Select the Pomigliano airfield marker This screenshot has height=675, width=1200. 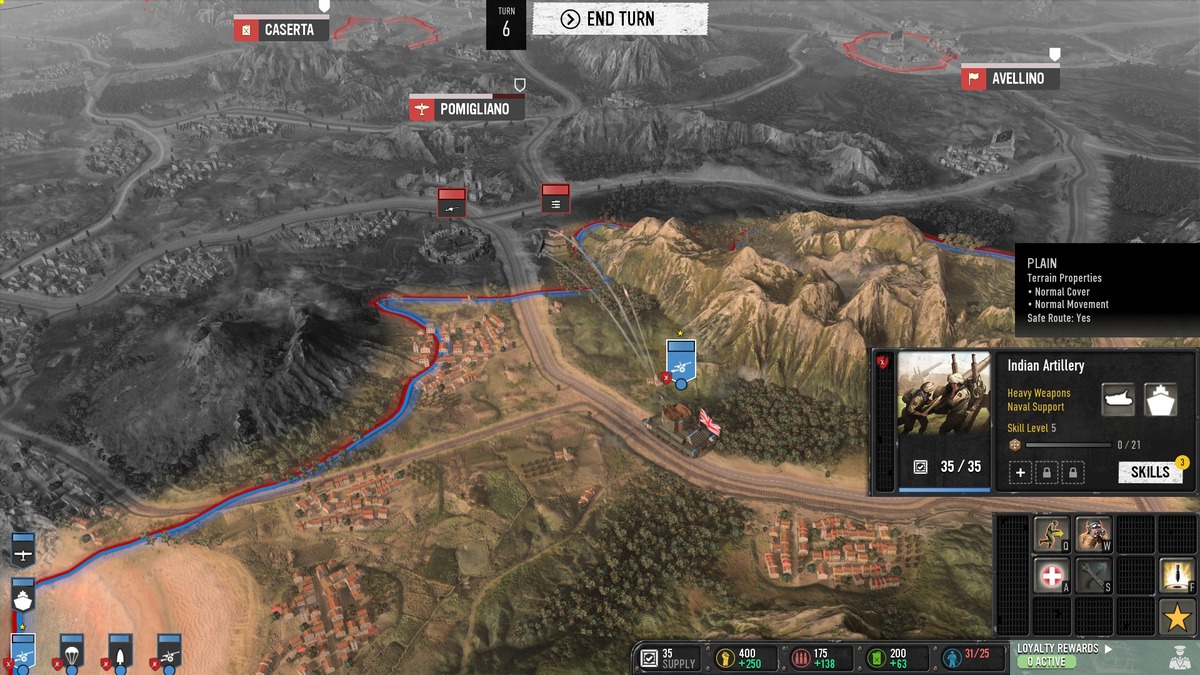pos(466,109)
